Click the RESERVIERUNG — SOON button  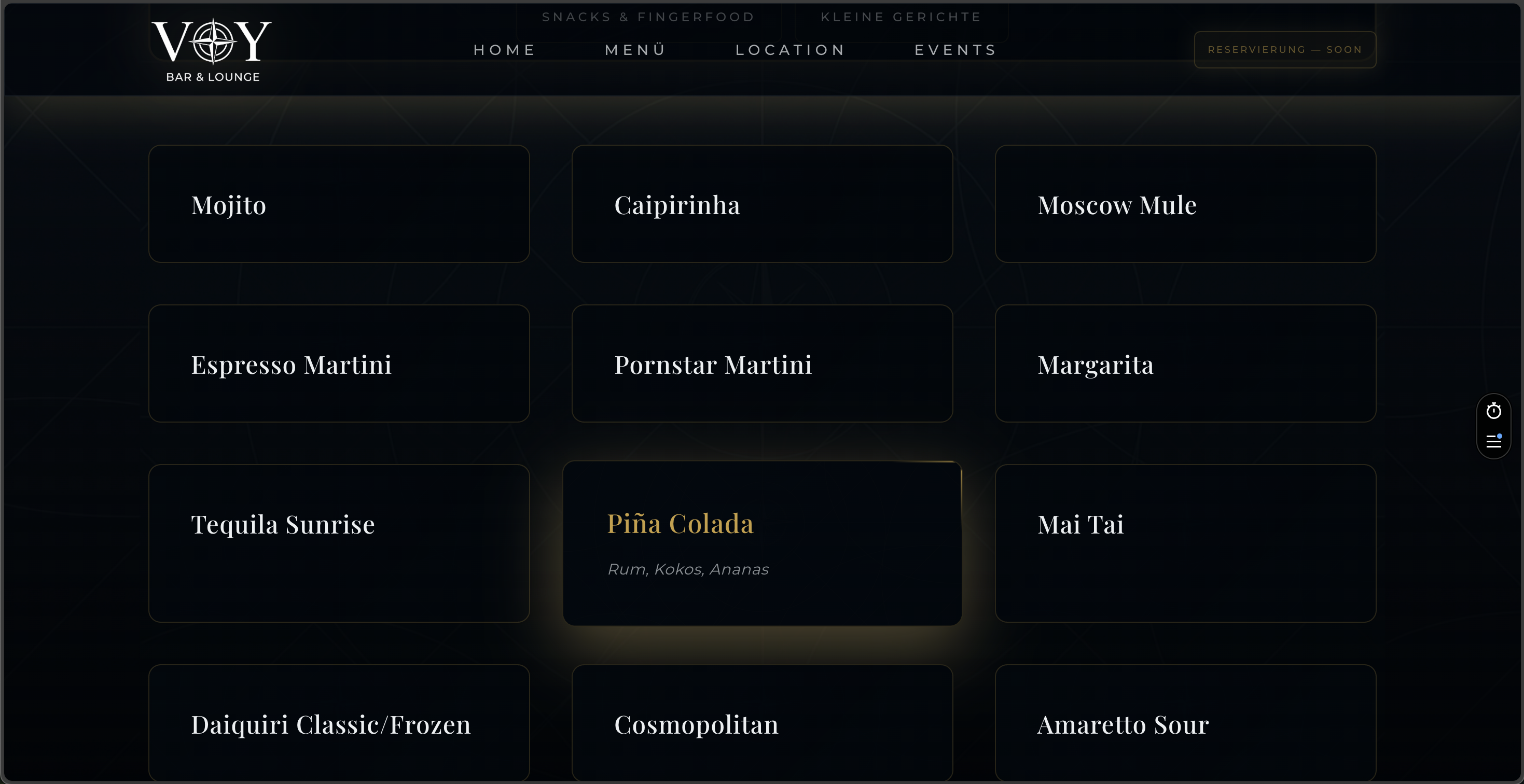[1284, 49]
